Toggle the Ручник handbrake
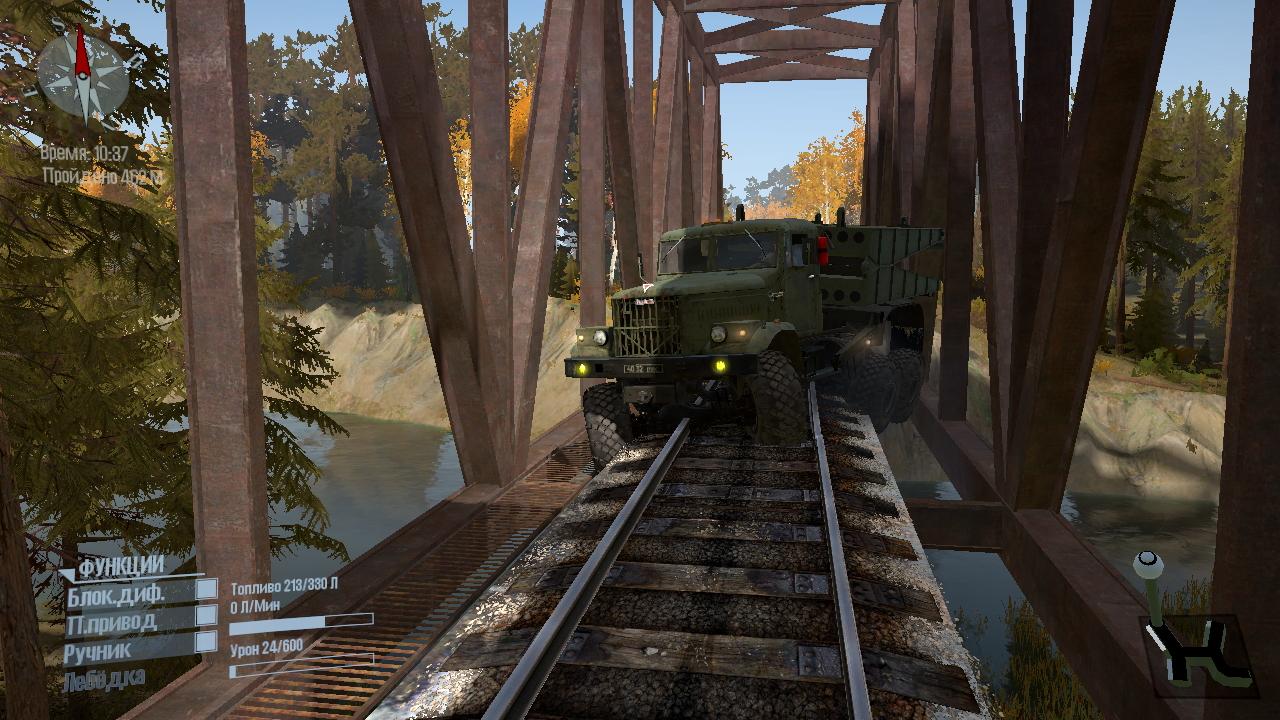Screen dimensions: 1280x720 click(206, 642)
